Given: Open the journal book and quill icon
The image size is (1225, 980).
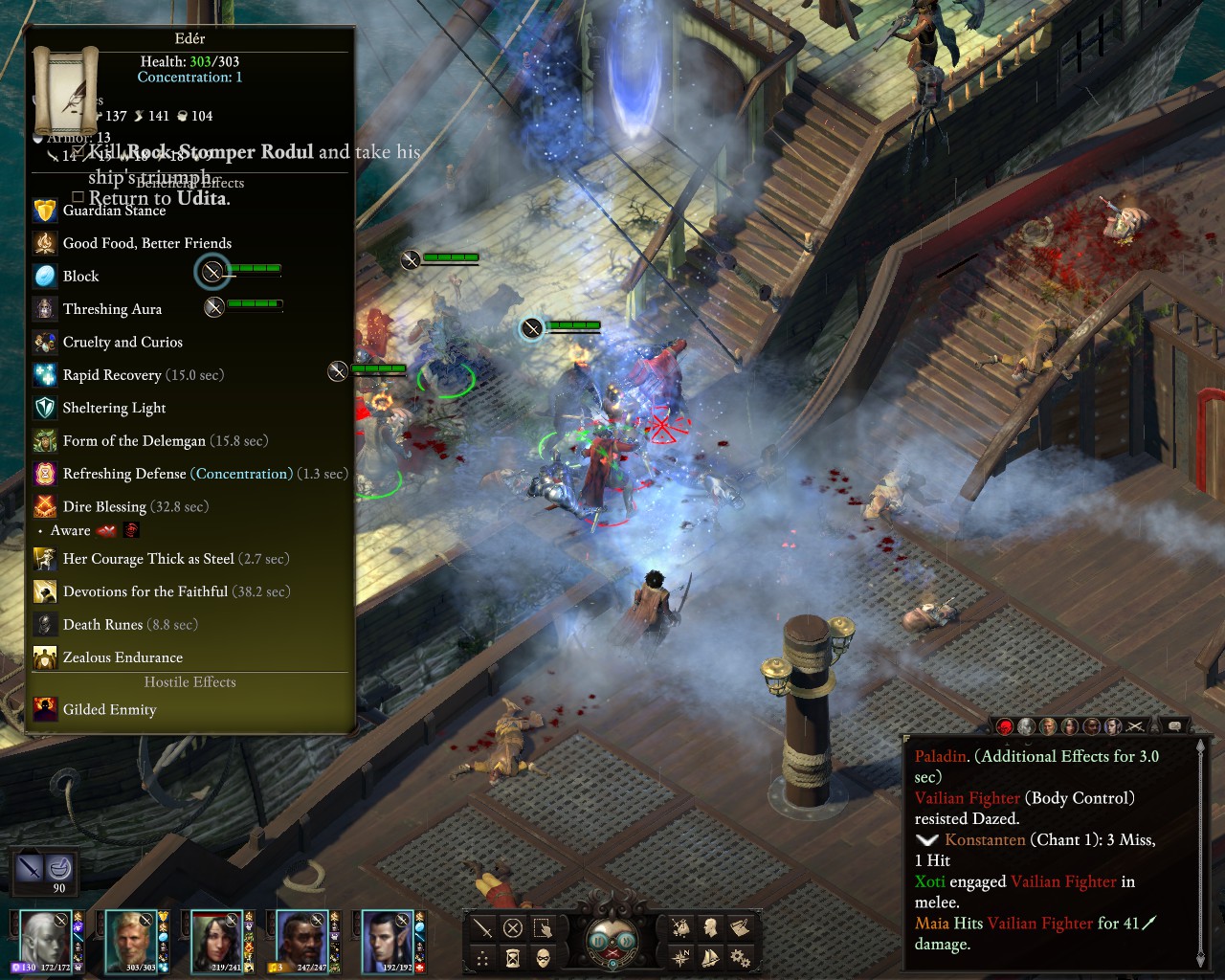Looking at the screenshot, I should pyautogui.click(x=740, y=927).
